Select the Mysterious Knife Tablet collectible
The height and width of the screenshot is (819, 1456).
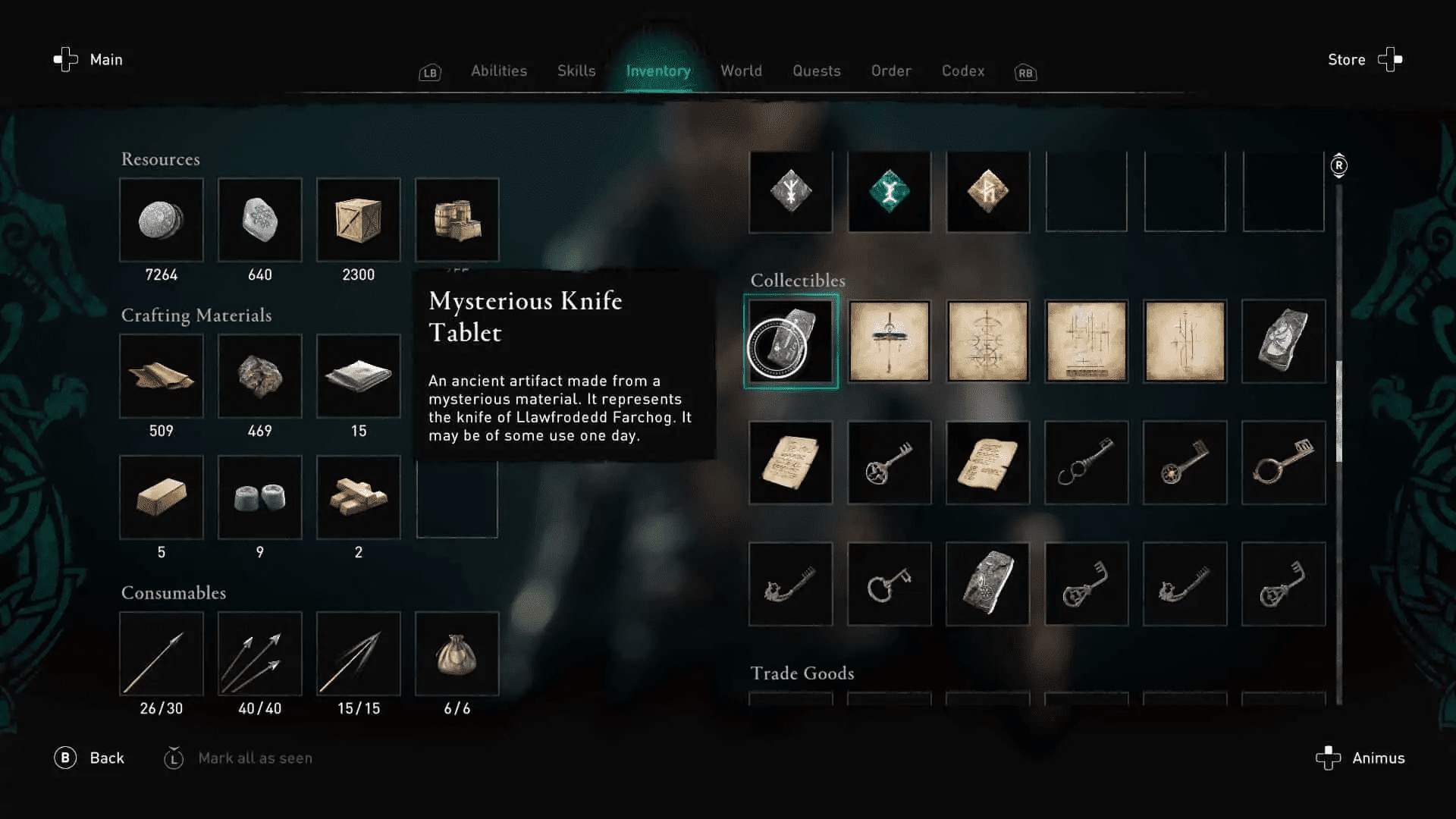click(790, 341)
